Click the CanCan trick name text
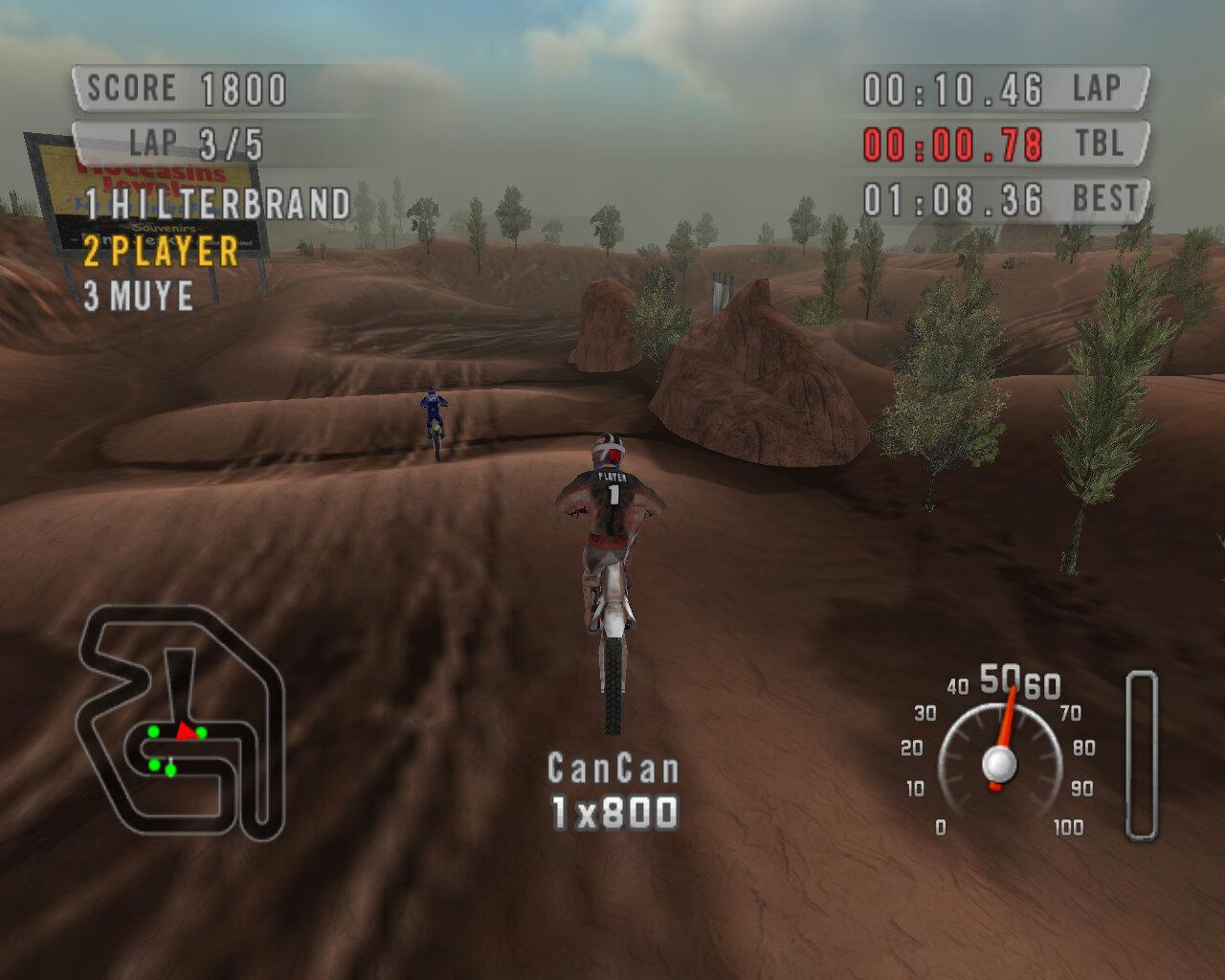 click(x=612, y=768)
